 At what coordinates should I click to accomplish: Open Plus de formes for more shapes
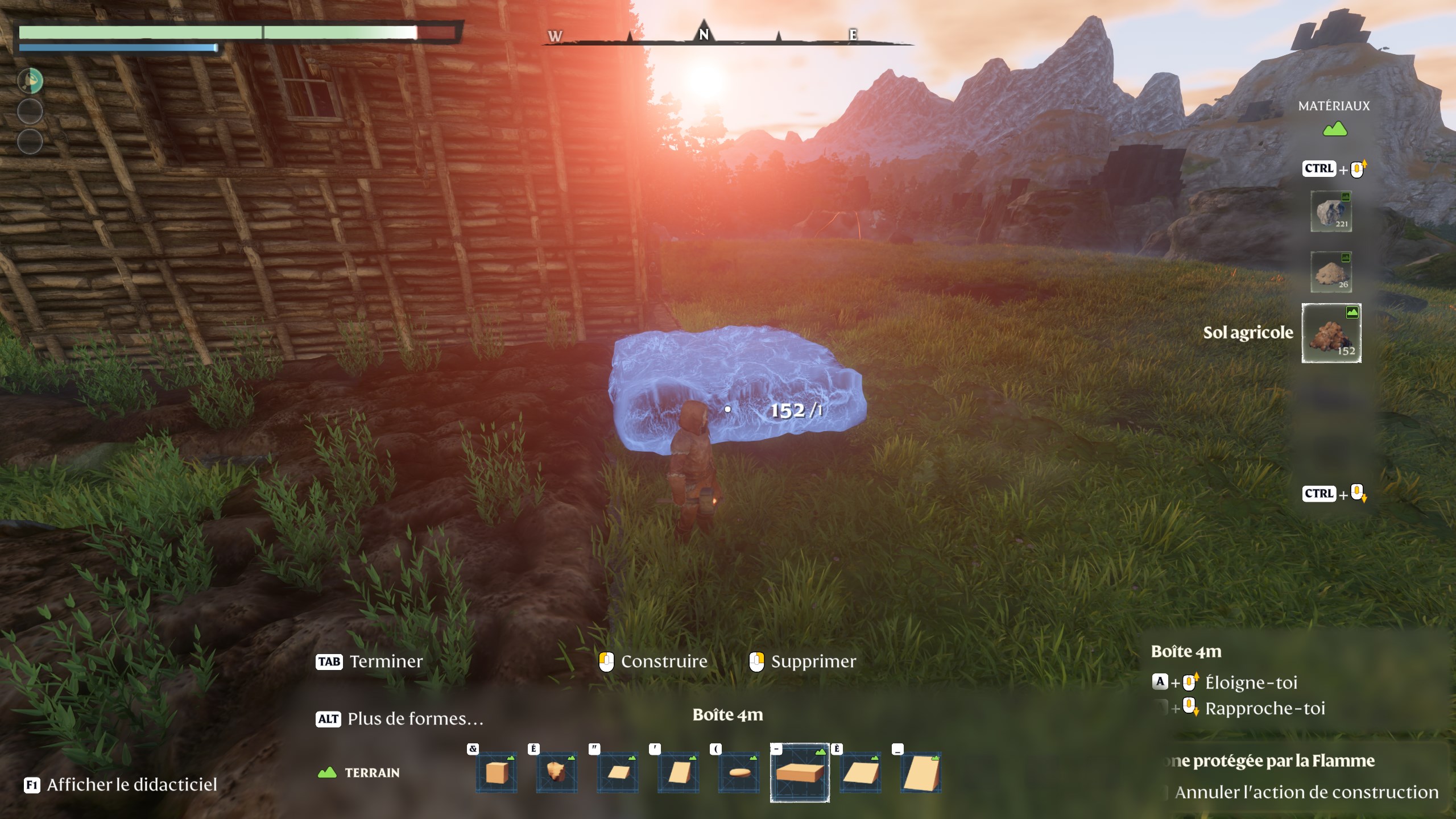point(415,719)
